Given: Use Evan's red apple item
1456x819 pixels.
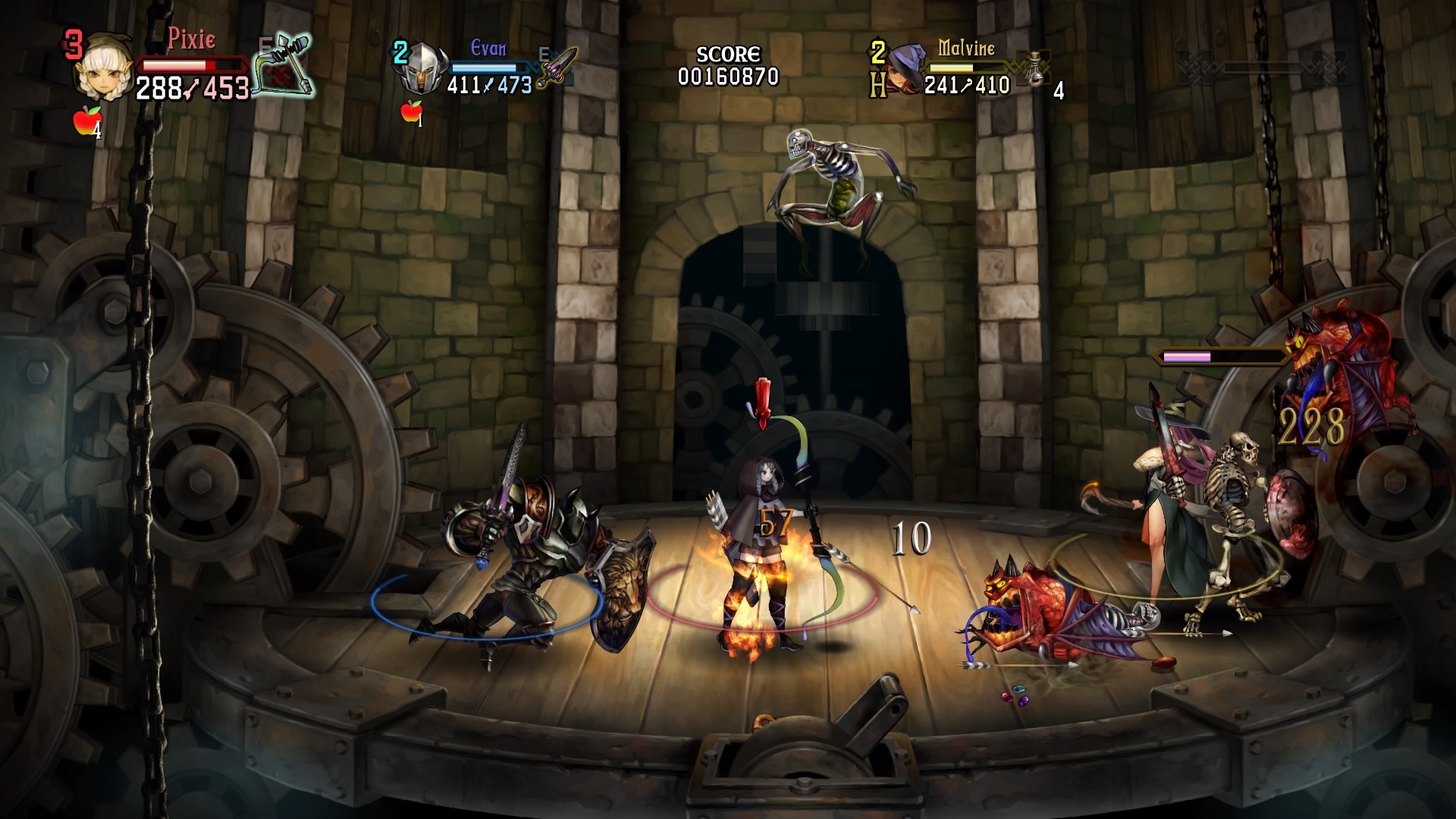Looking at the screenshot, I should point(410,111).
